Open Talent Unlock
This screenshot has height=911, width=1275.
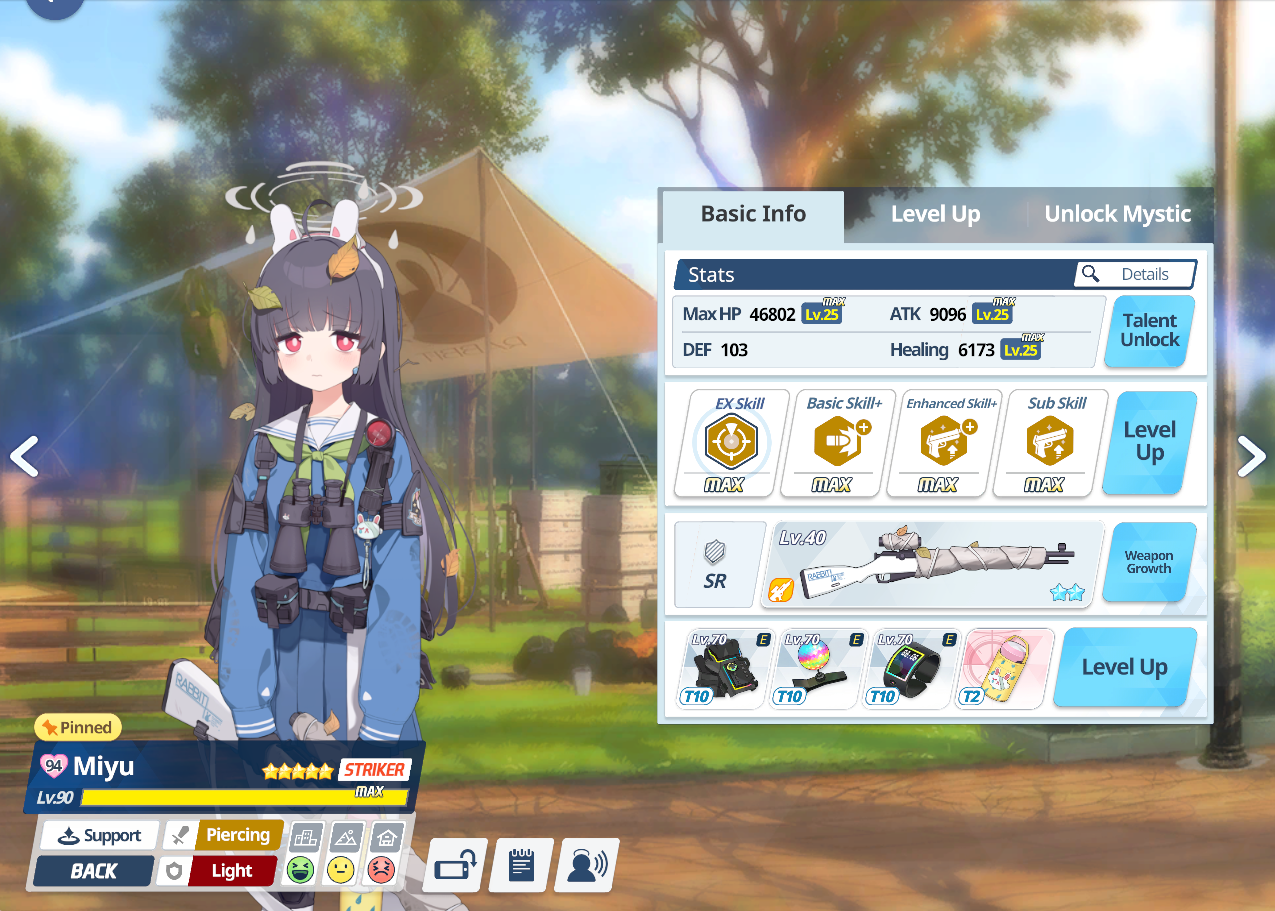tap(1149, 330)
